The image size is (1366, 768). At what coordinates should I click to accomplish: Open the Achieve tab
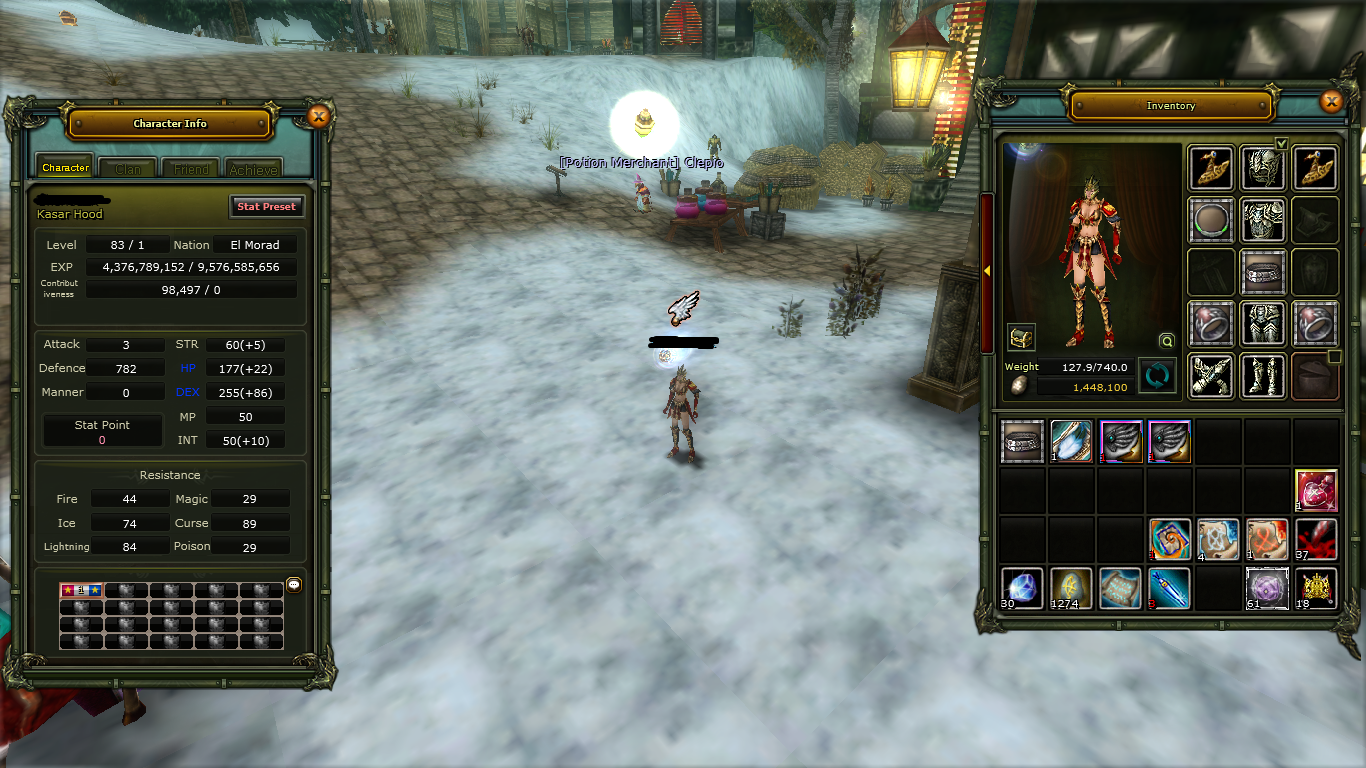point(253,169)
